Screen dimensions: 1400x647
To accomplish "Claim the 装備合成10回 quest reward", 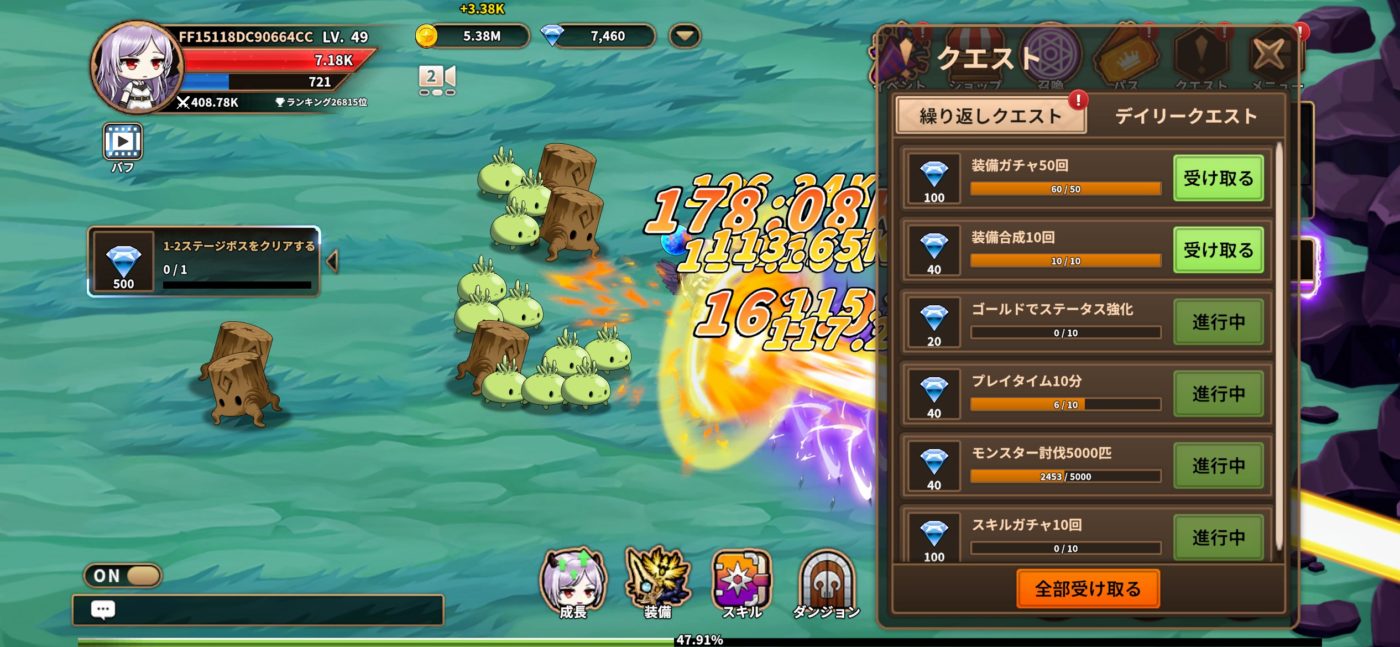I will pos(1218,250).
